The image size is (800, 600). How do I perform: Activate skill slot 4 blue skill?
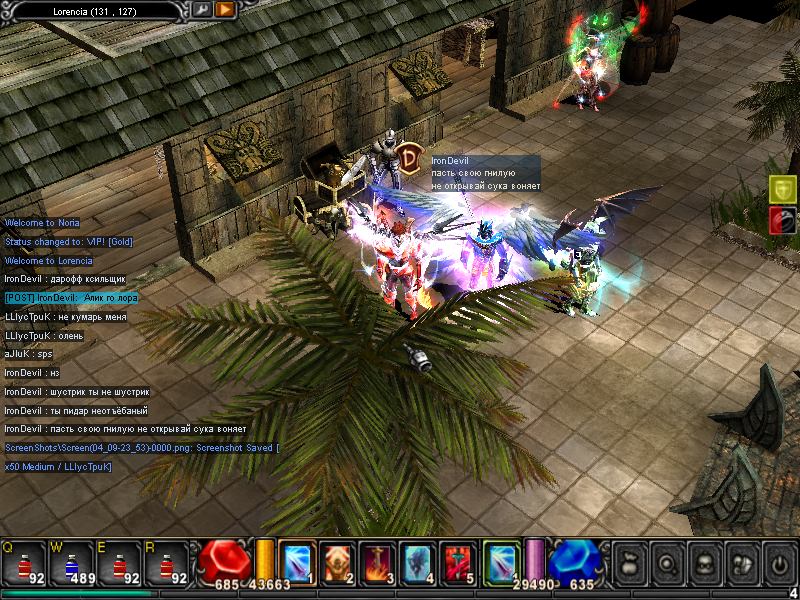(419, 562)
